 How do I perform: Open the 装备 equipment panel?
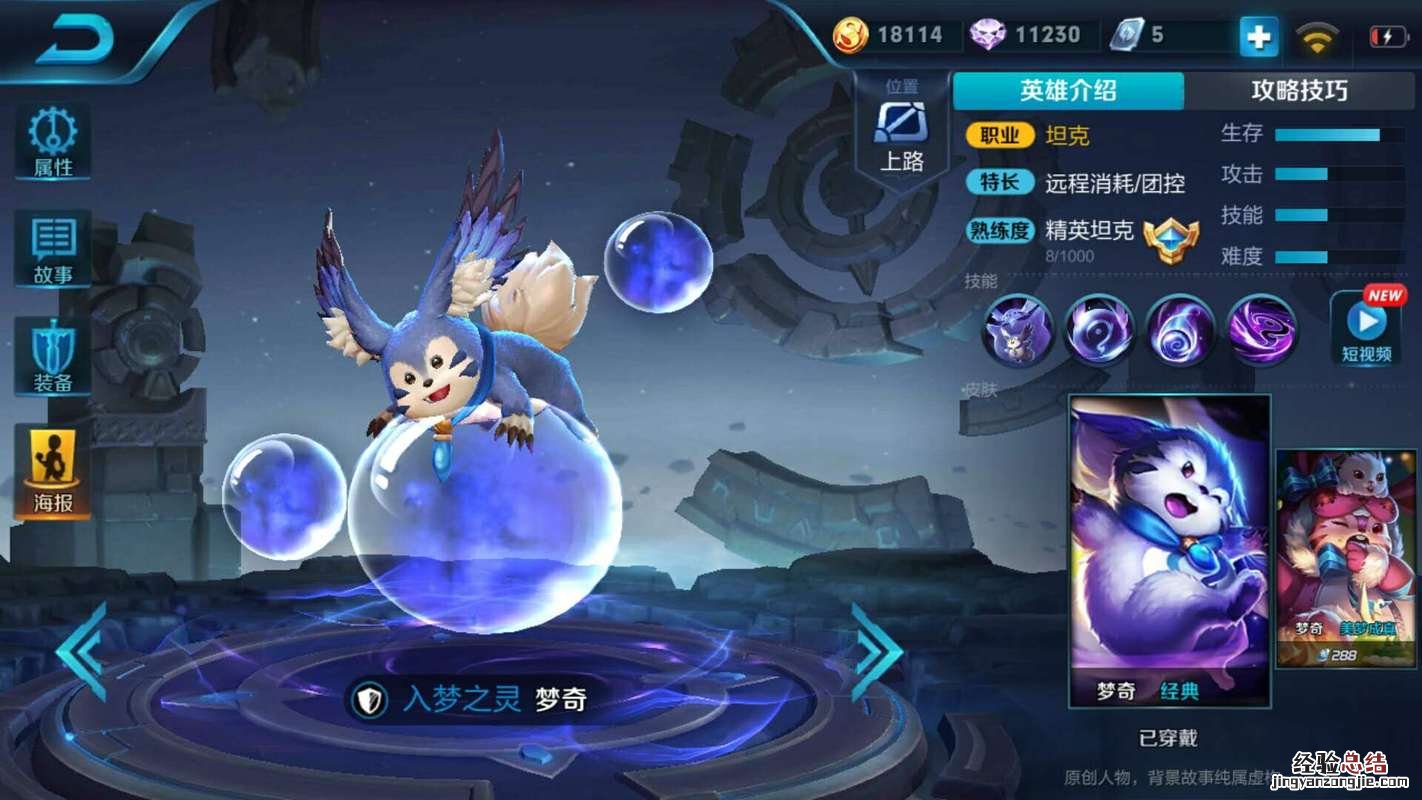tap(53, 357)
